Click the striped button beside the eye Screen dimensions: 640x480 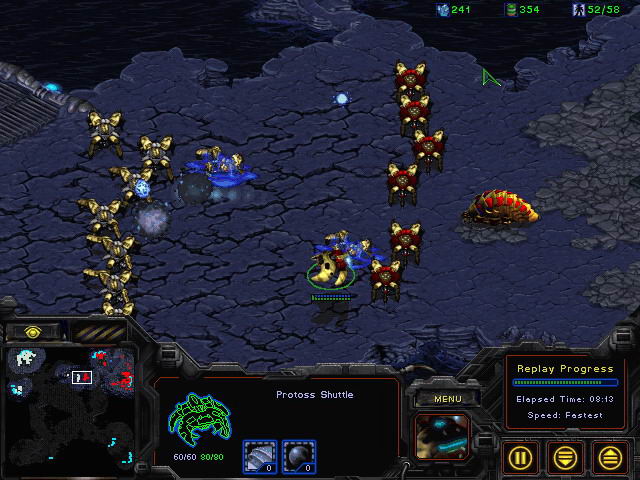click(98, 331)
